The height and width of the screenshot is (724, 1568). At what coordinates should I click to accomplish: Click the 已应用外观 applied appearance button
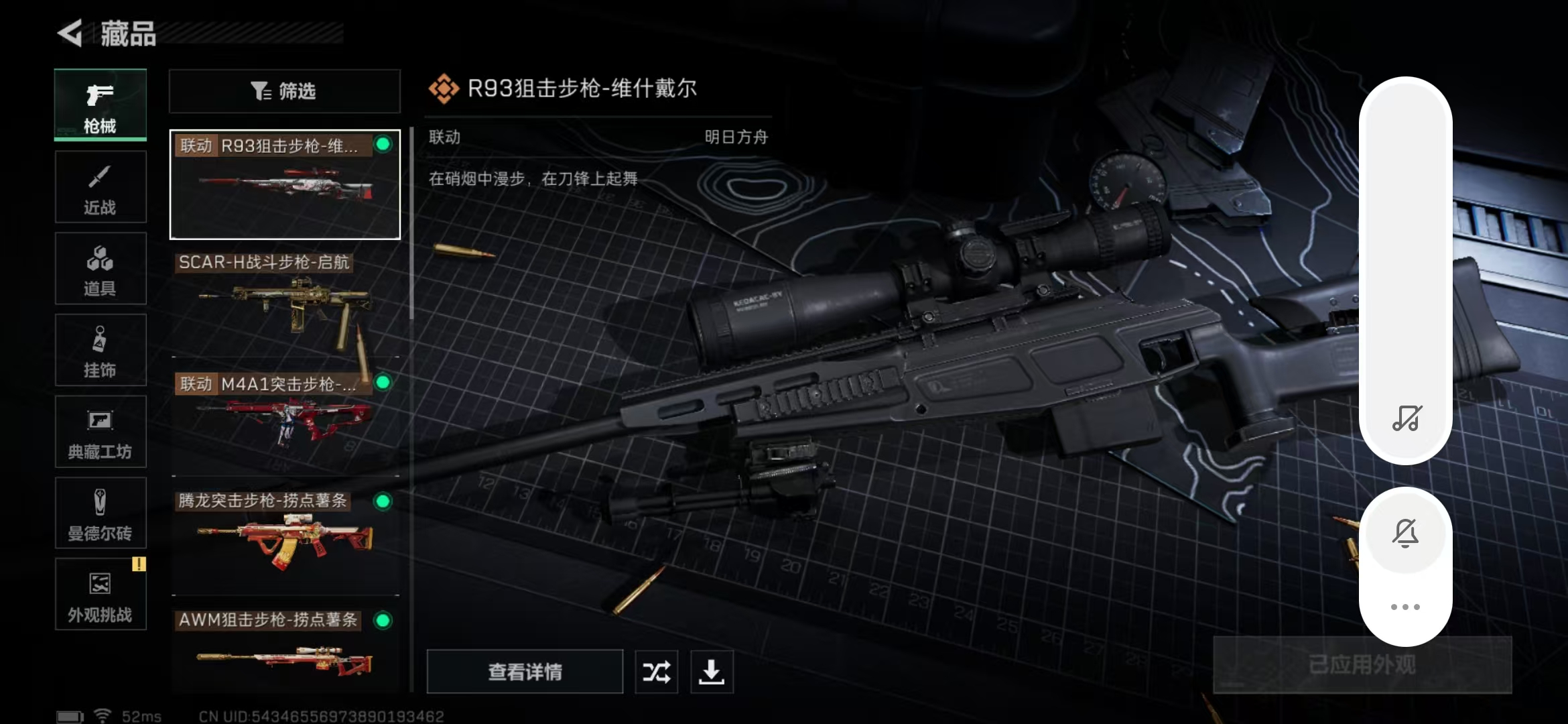click(1362, 664)
